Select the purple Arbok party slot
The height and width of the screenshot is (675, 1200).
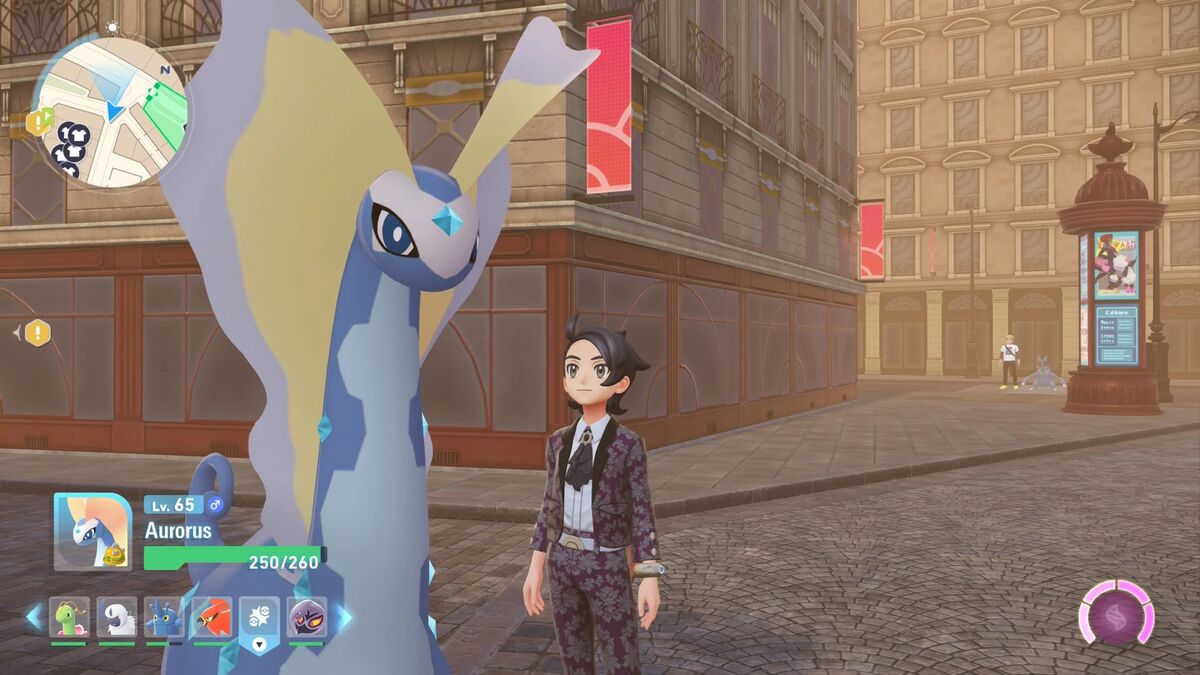tap(307, 617)
